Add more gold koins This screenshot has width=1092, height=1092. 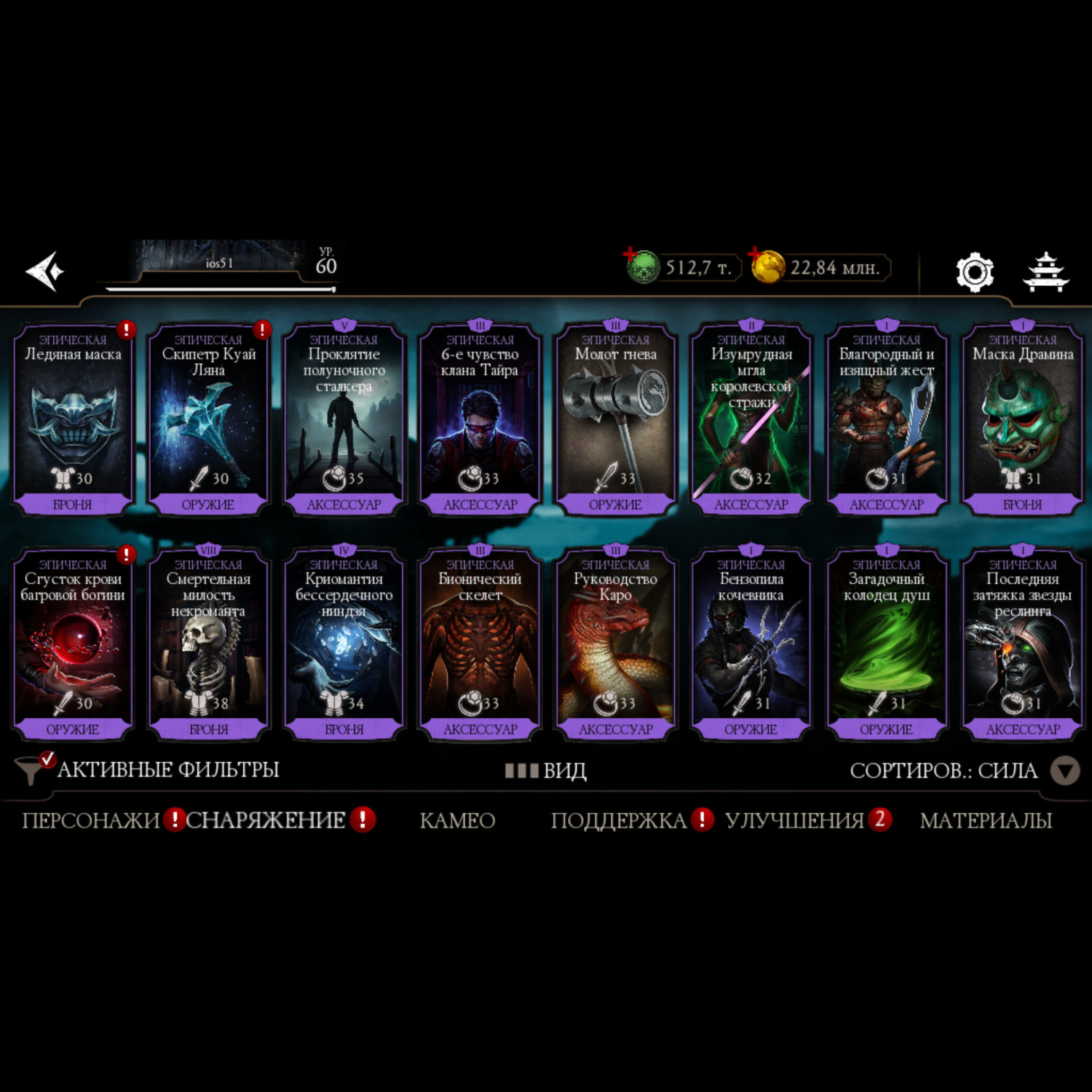click(767, 267)
